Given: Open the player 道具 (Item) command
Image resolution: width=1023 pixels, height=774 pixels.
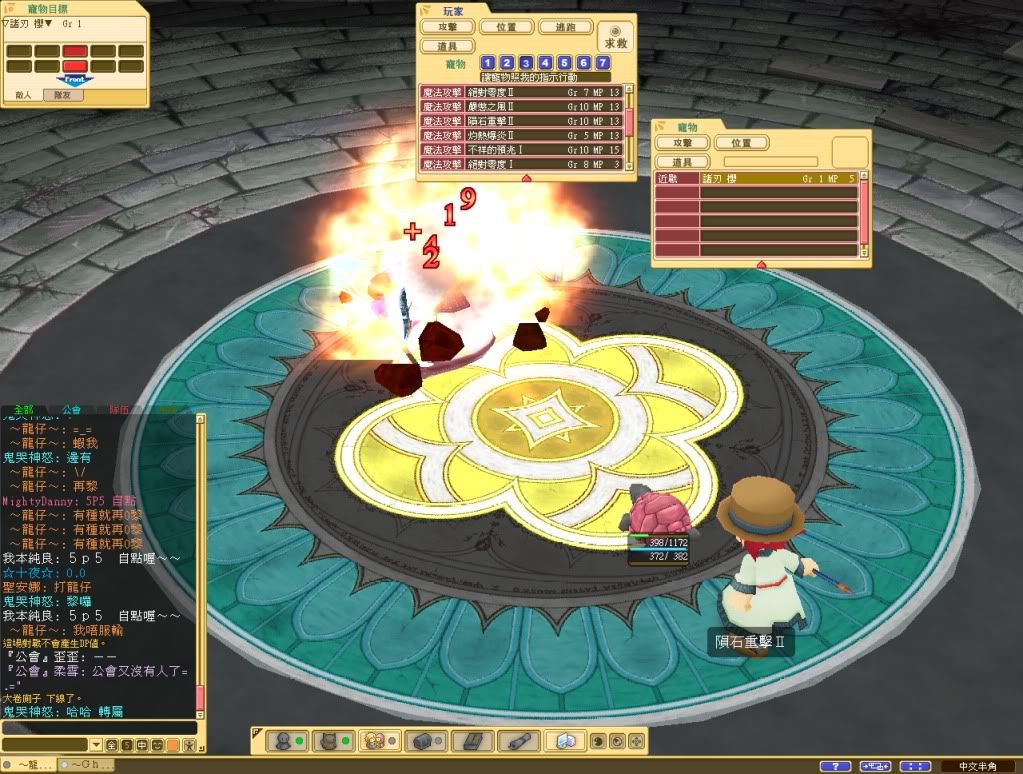Looking at the screenshot, I should (448, 46).
